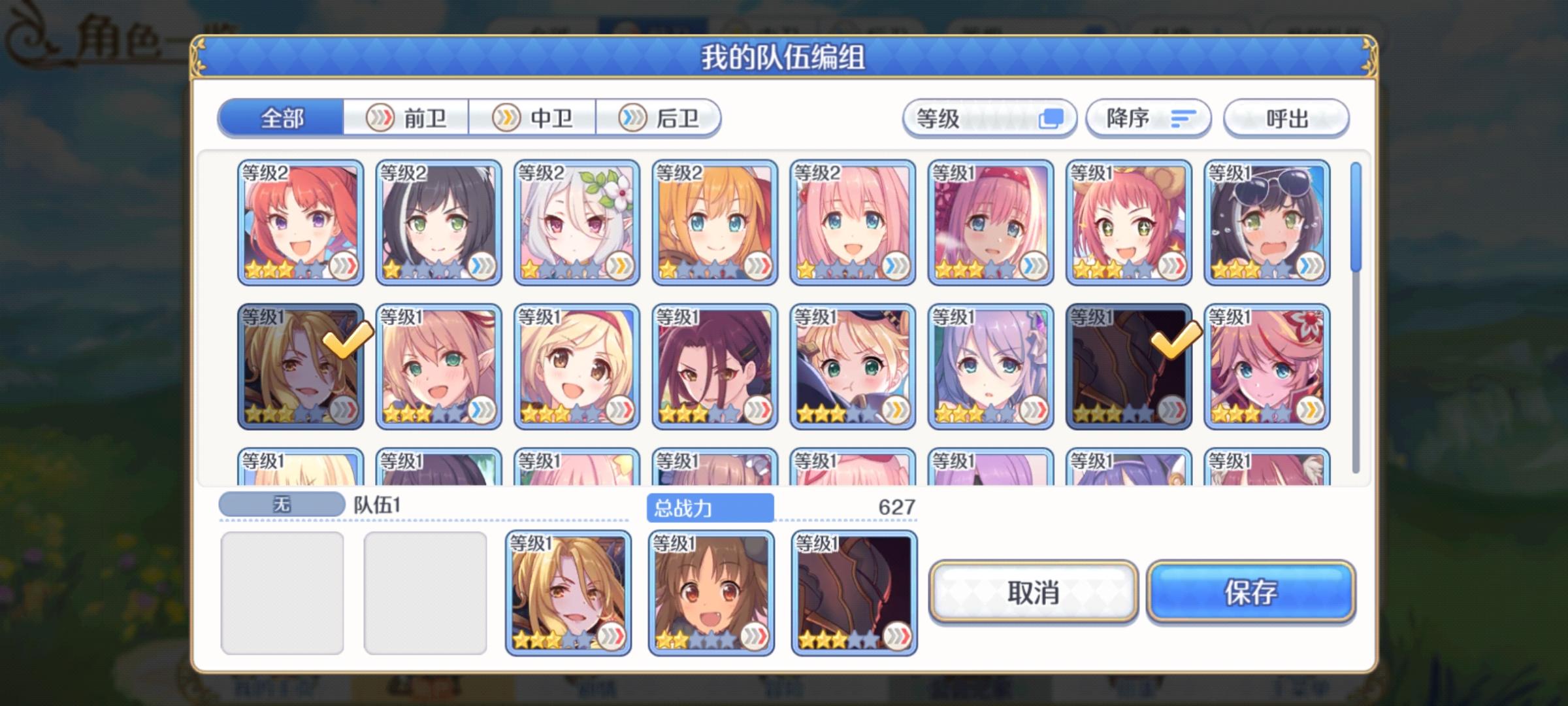1568x706 pixels.
Task: Open the 等级 sorting dropdown
Action: pyautogui.click(x=990, y=118)
